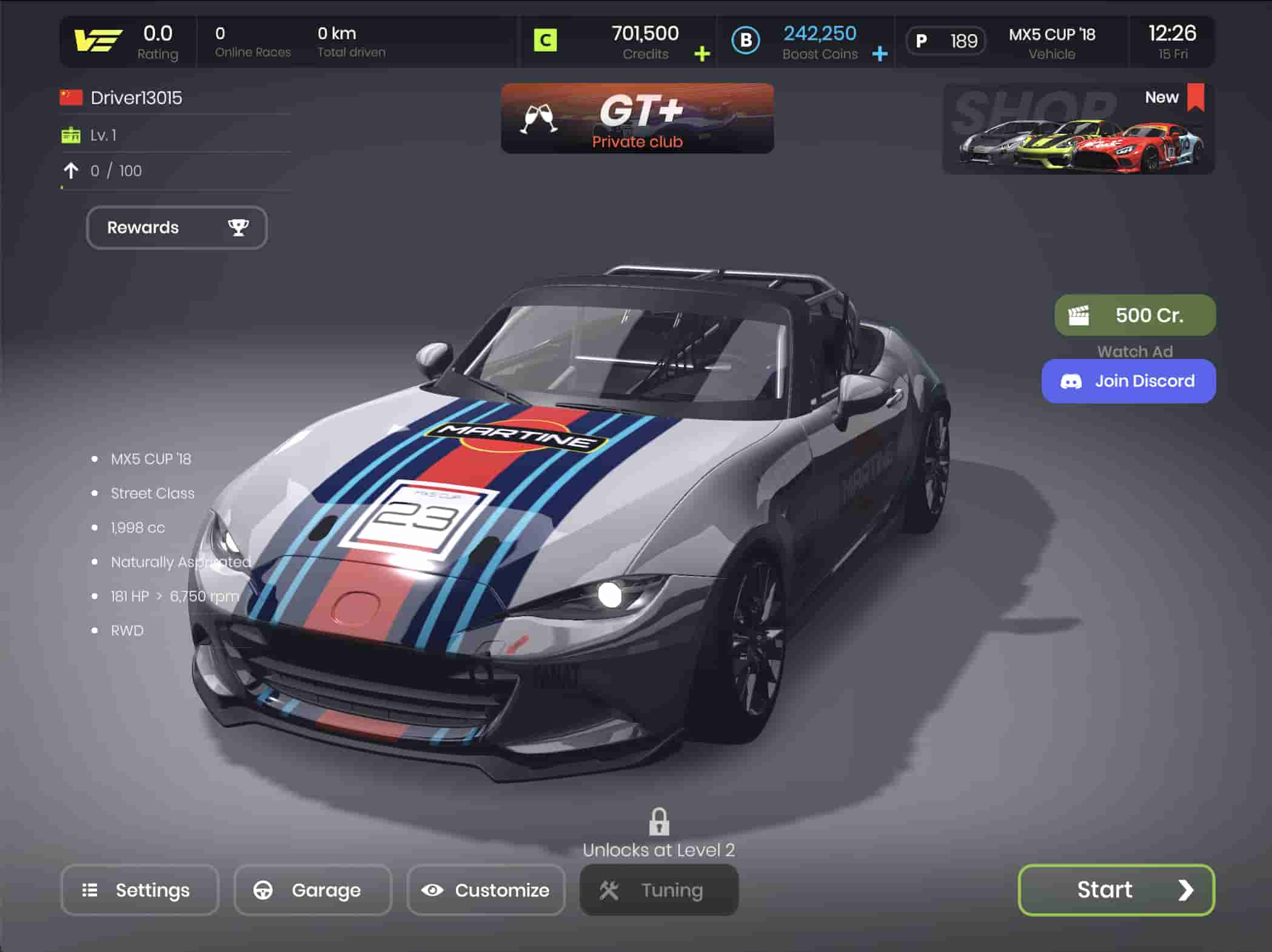Join the Discord server

pyautogui.click(x=1128, y=381)
